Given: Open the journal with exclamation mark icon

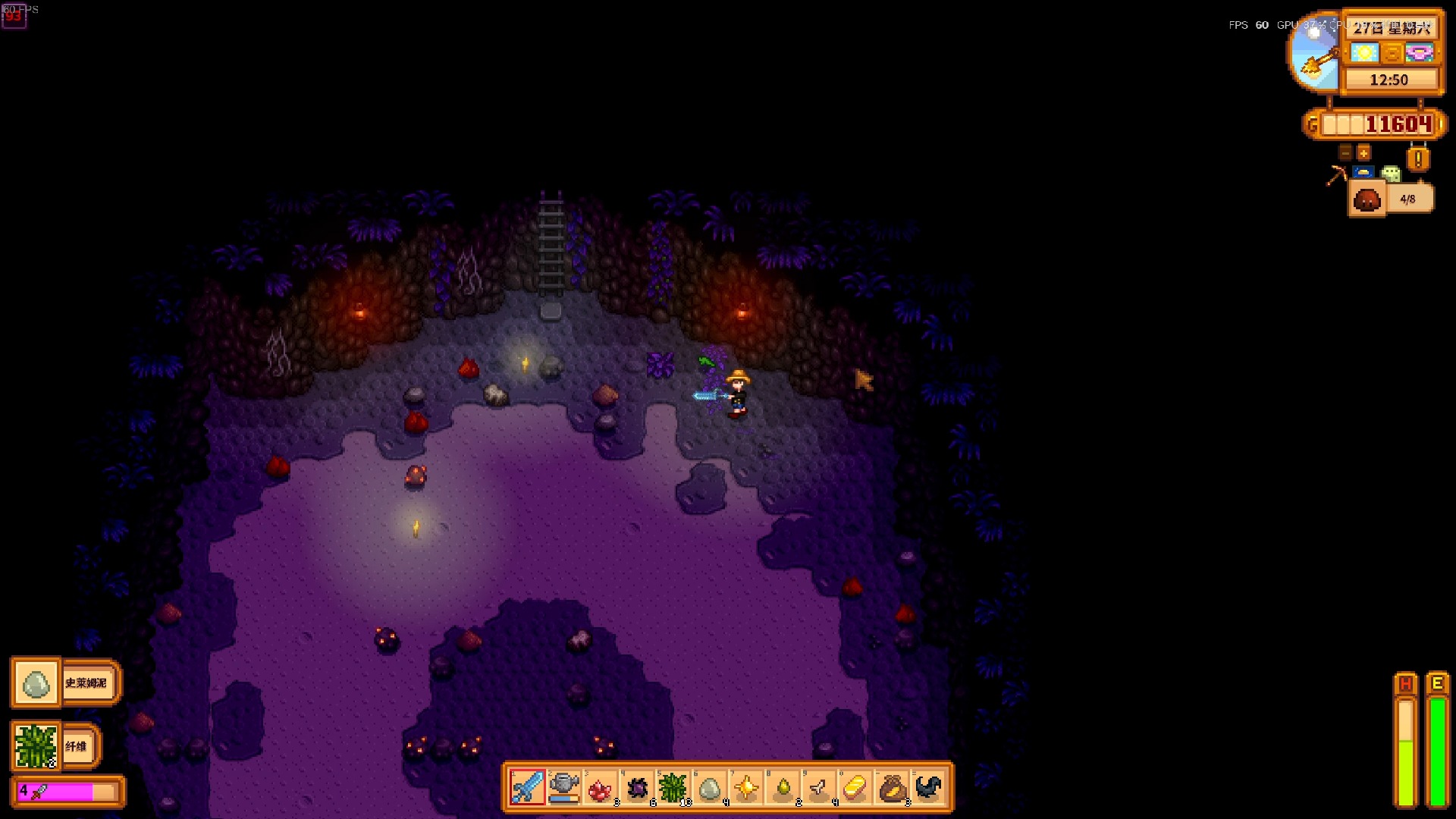Looking at the screenshot, I should (x=1418, y=159).
